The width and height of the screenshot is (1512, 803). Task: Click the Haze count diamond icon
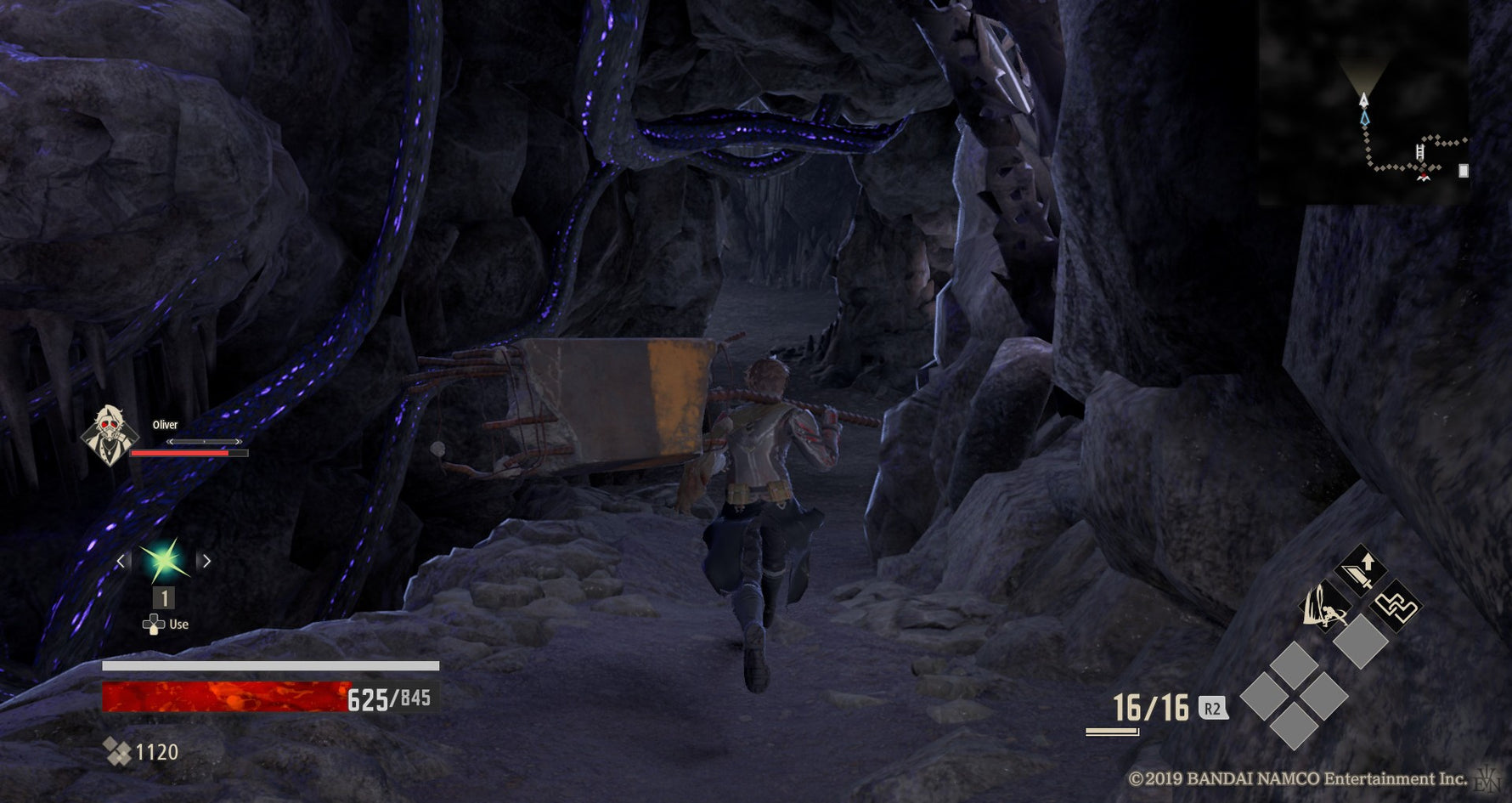click(x=116, y=752)
